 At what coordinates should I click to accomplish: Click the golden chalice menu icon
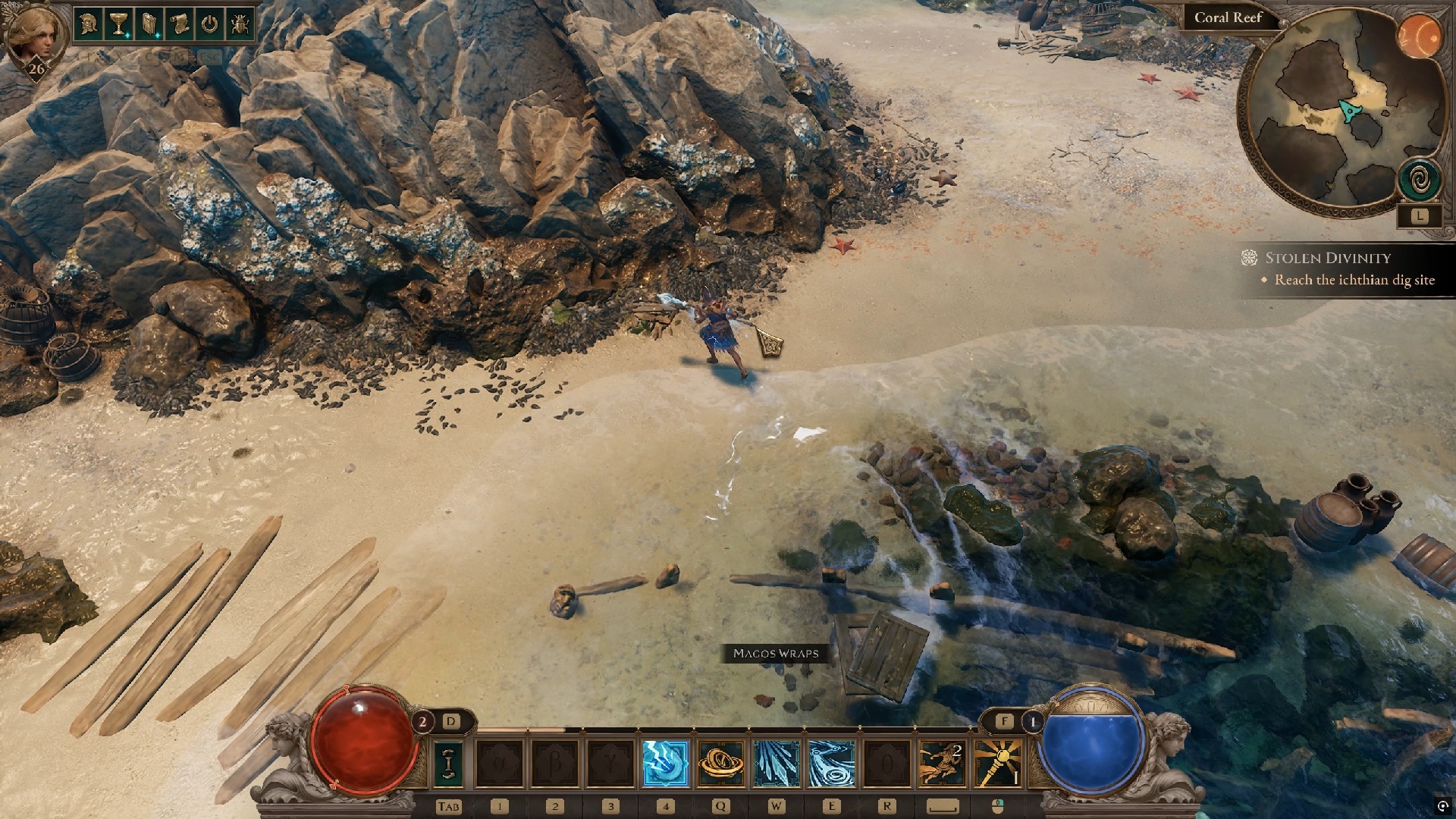pyautogui.click(x=118, y=24)
